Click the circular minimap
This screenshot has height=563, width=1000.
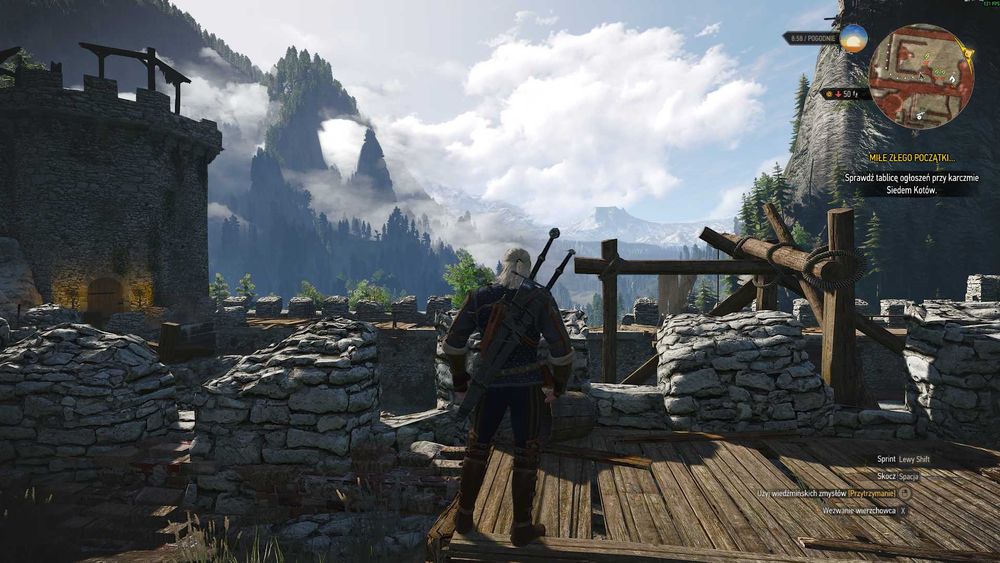point(920,76)
